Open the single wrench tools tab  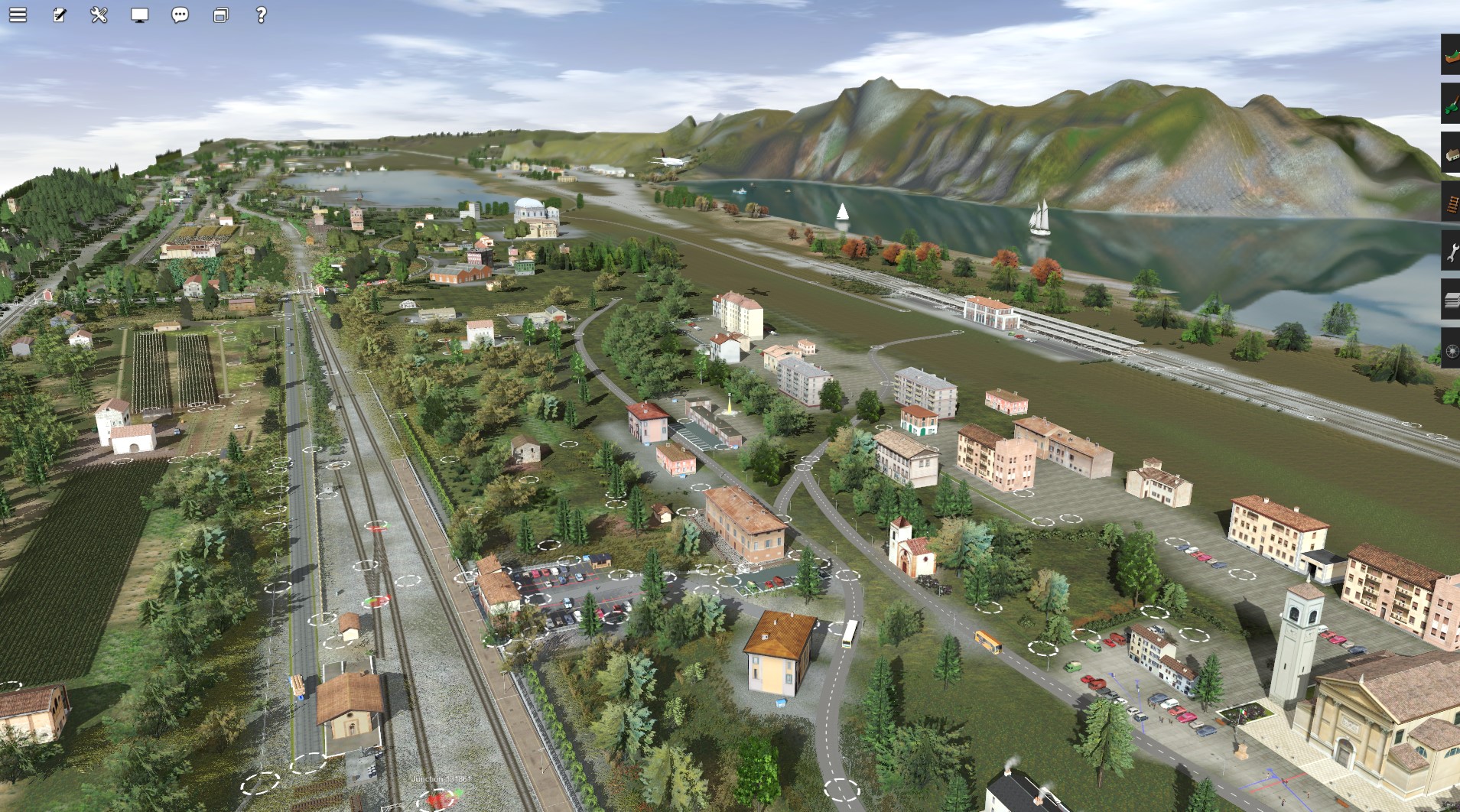tap(1451, 252)
